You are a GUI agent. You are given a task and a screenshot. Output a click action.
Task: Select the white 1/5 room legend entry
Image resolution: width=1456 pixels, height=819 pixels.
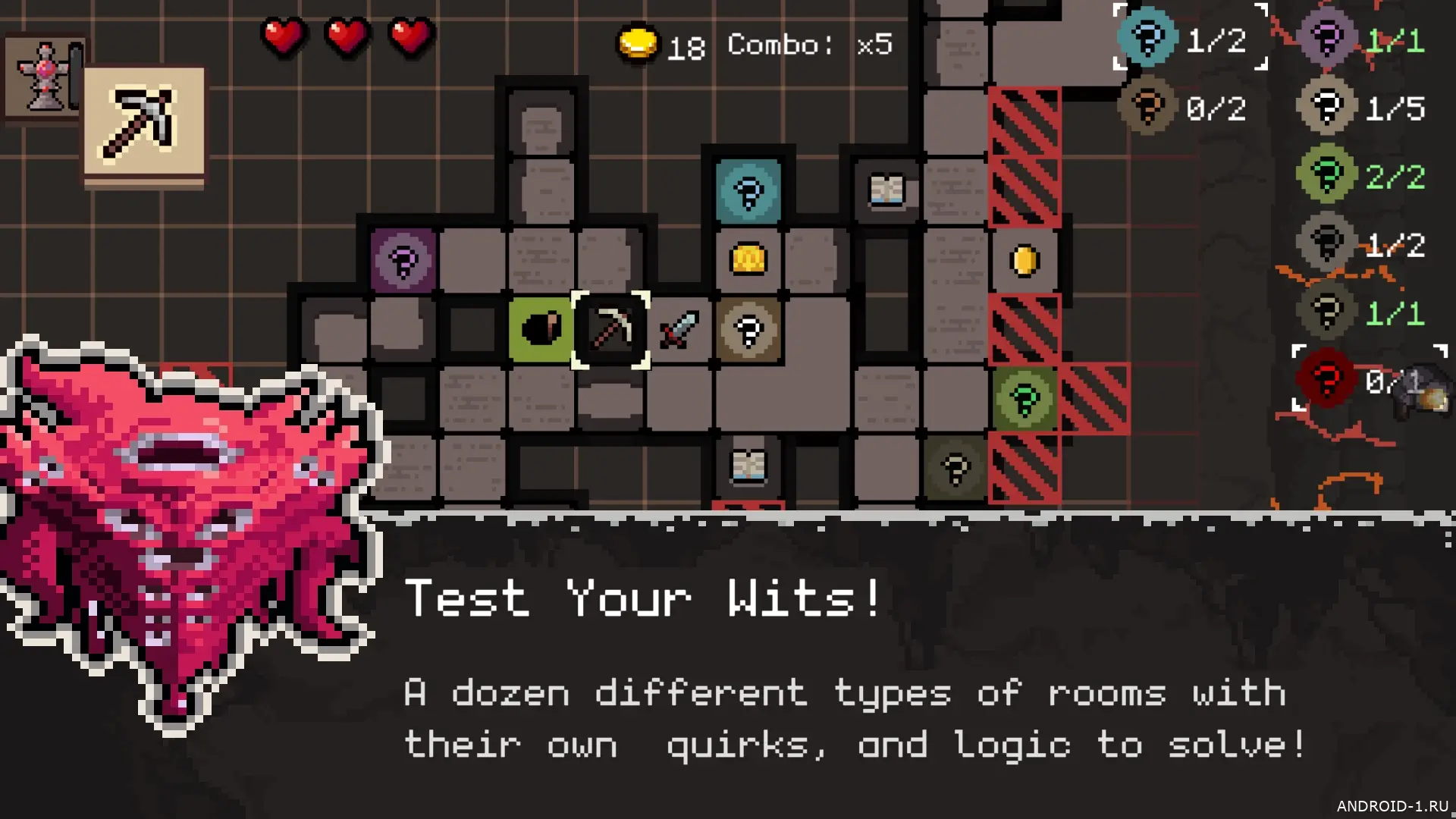pos(1361,108)
